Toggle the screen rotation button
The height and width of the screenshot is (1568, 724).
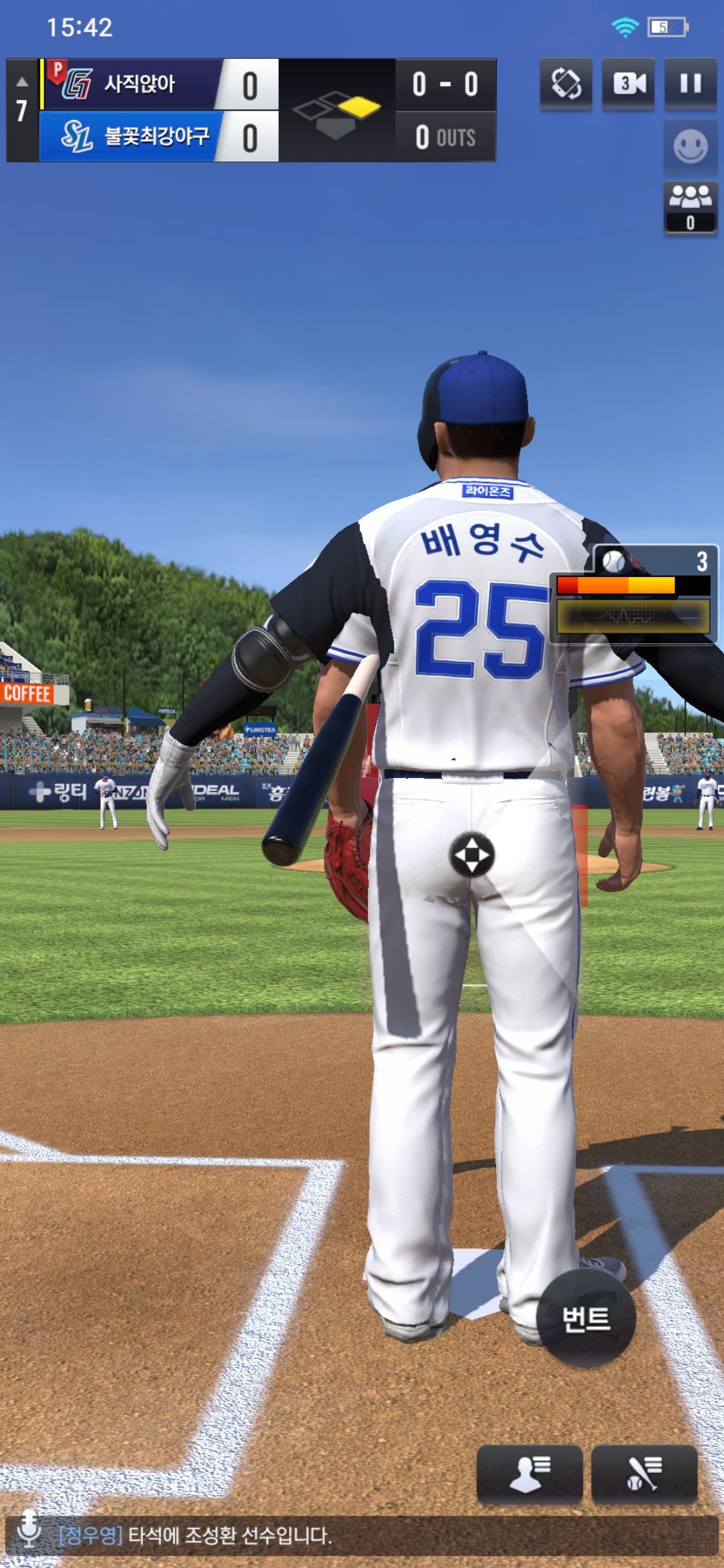tap(566, 84)
